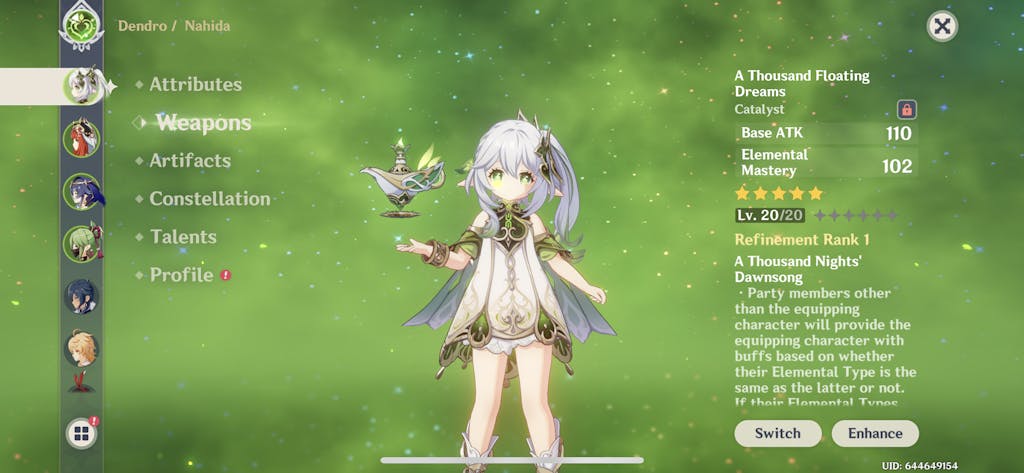Choose the red-clothed dark-haired character portrait
The width and height of the screenshot is (1024, 473).
click(81, 138)
